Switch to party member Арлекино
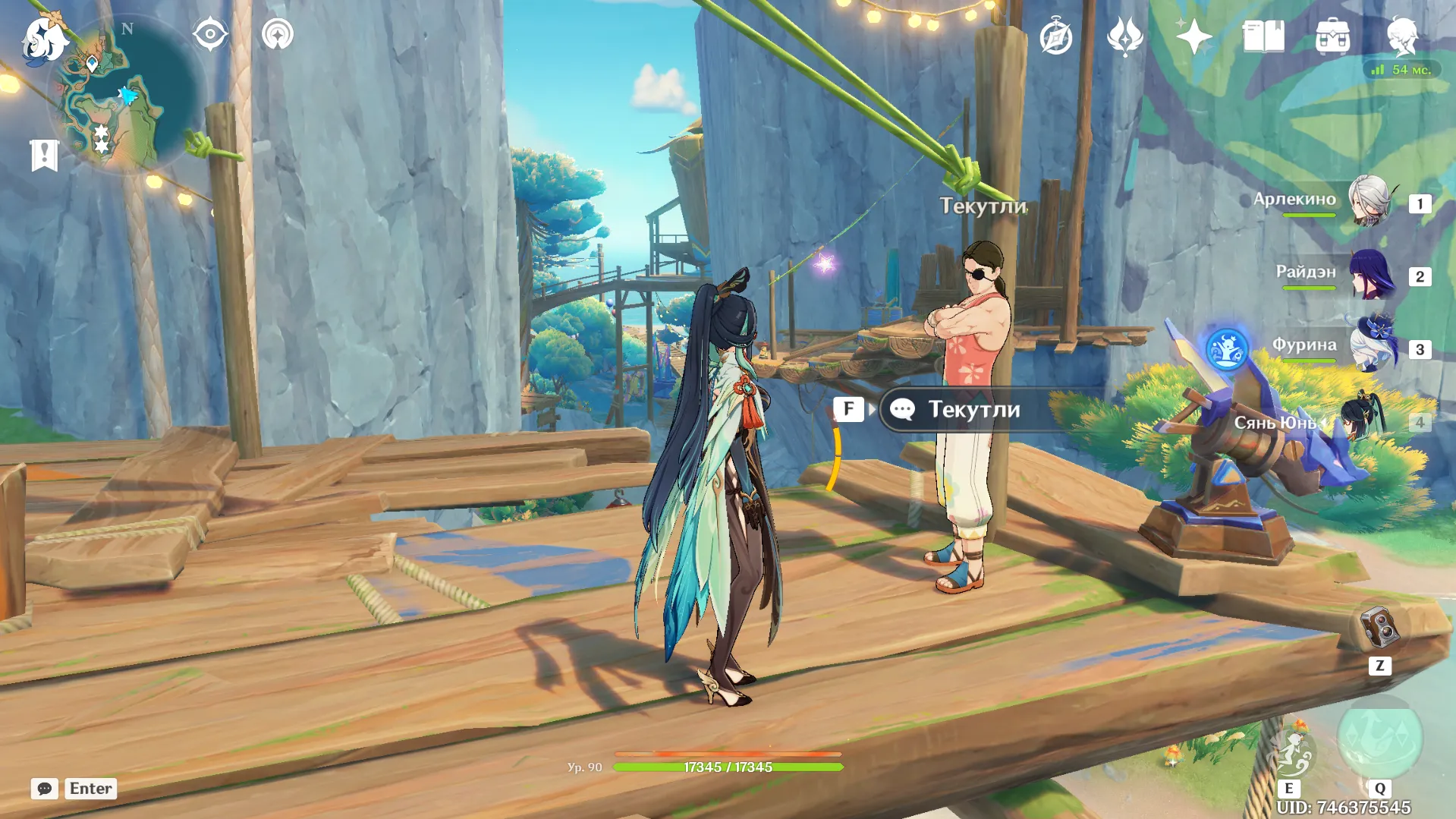 pos(1368,201)
